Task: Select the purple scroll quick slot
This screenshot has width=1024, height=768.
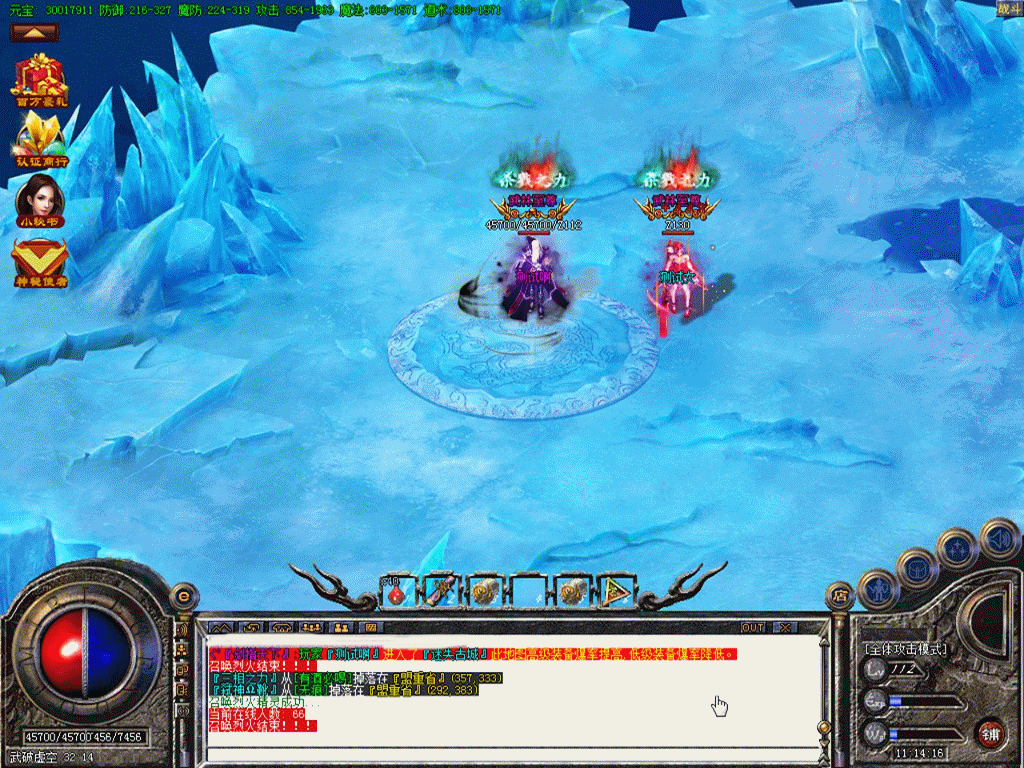Action: [x=440, y=592]
